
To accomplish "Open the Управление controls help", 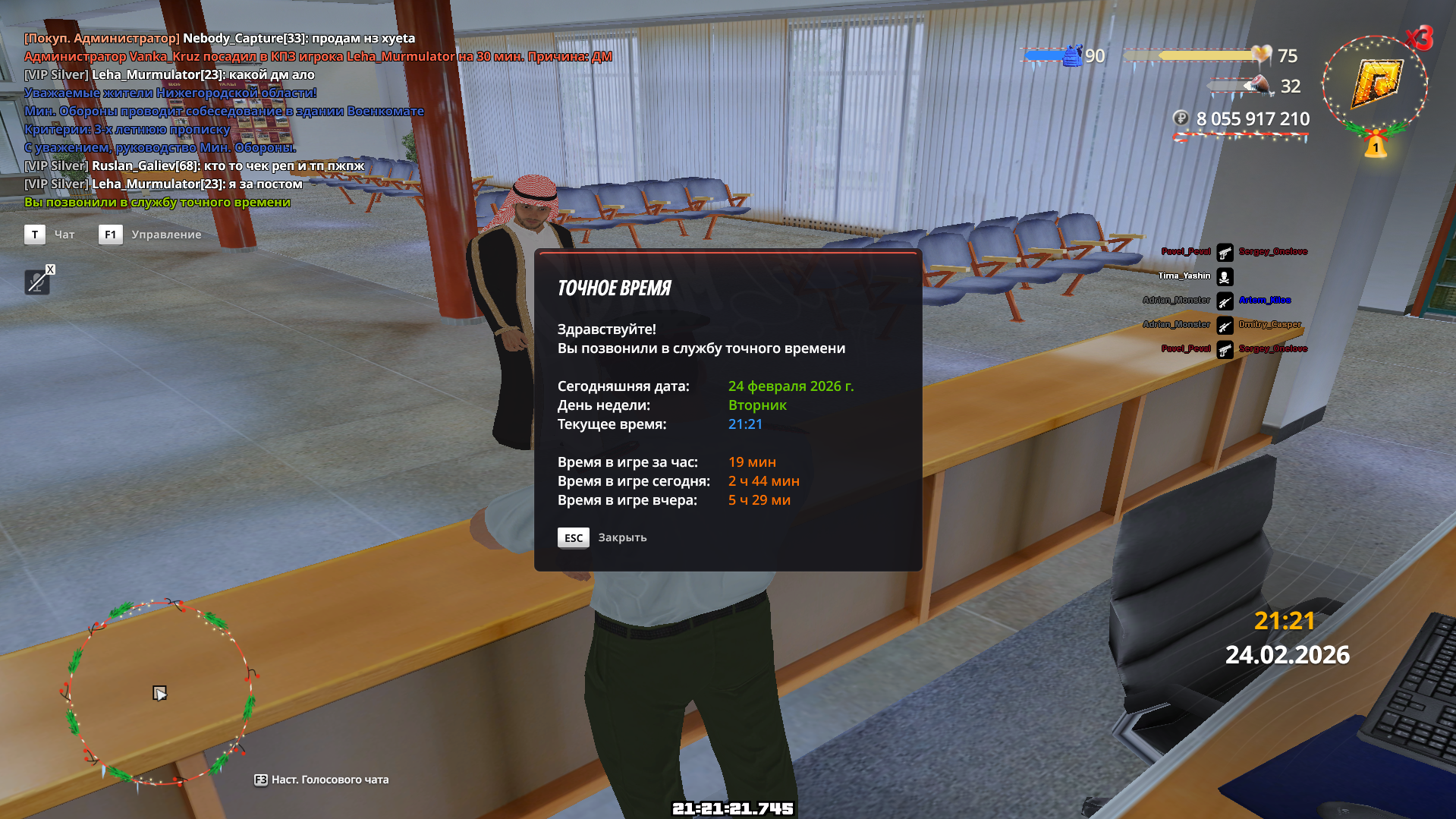I will 166,235.
